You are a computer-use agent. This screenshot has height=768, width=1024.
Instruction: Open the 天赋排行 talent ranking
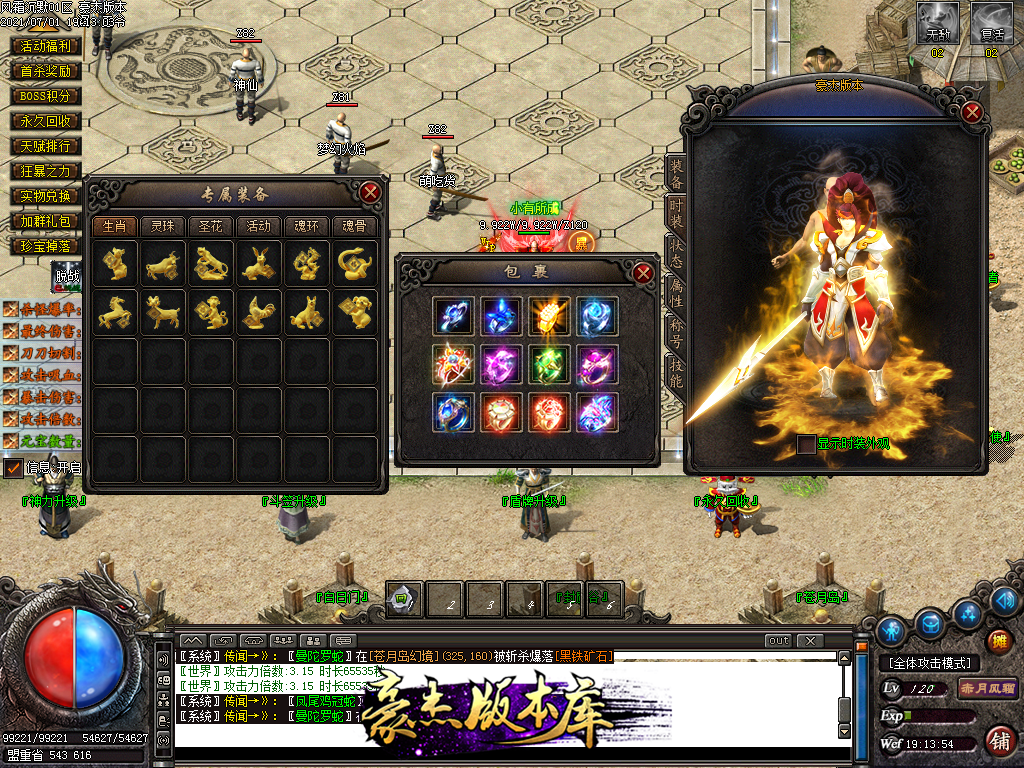[x=46, y=146]
